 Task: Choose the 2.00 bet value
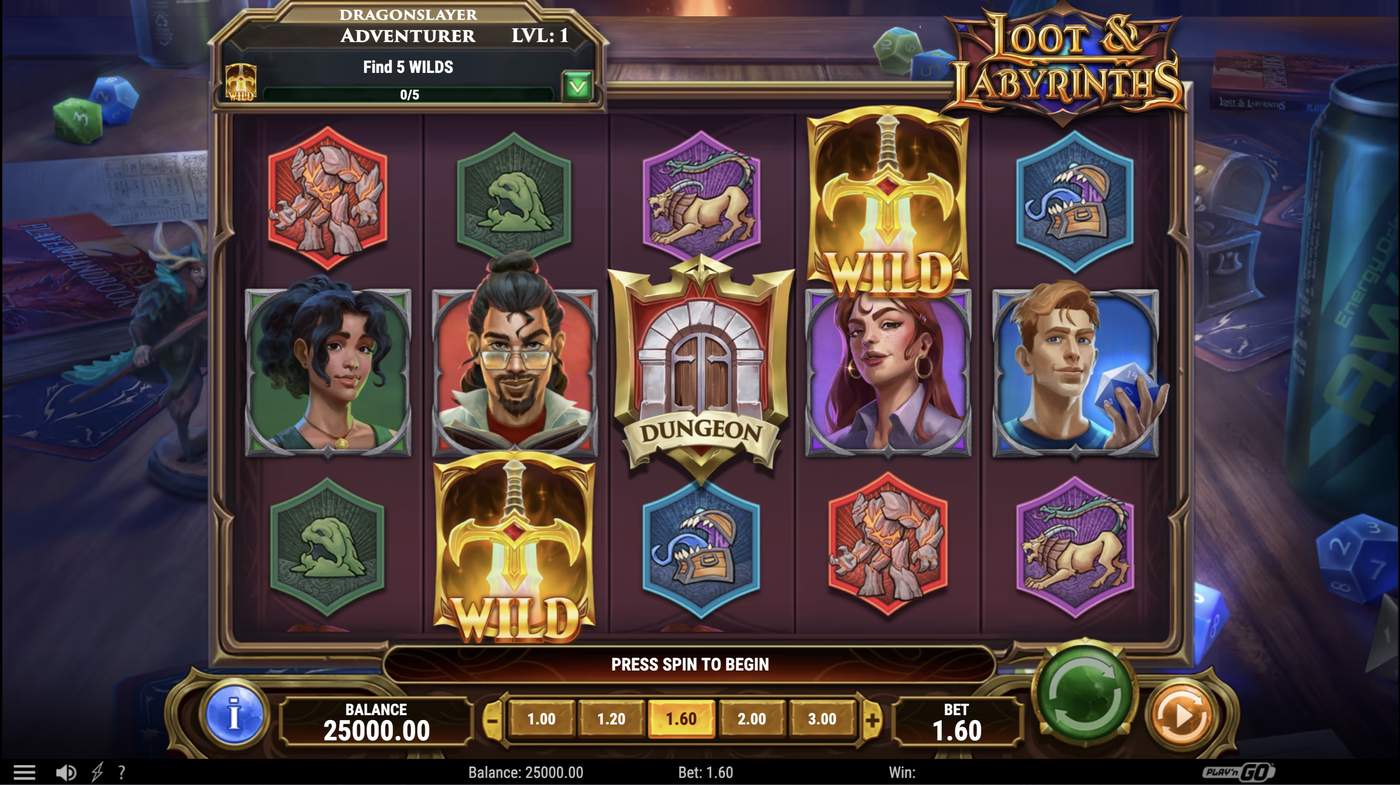pos(752,717)
